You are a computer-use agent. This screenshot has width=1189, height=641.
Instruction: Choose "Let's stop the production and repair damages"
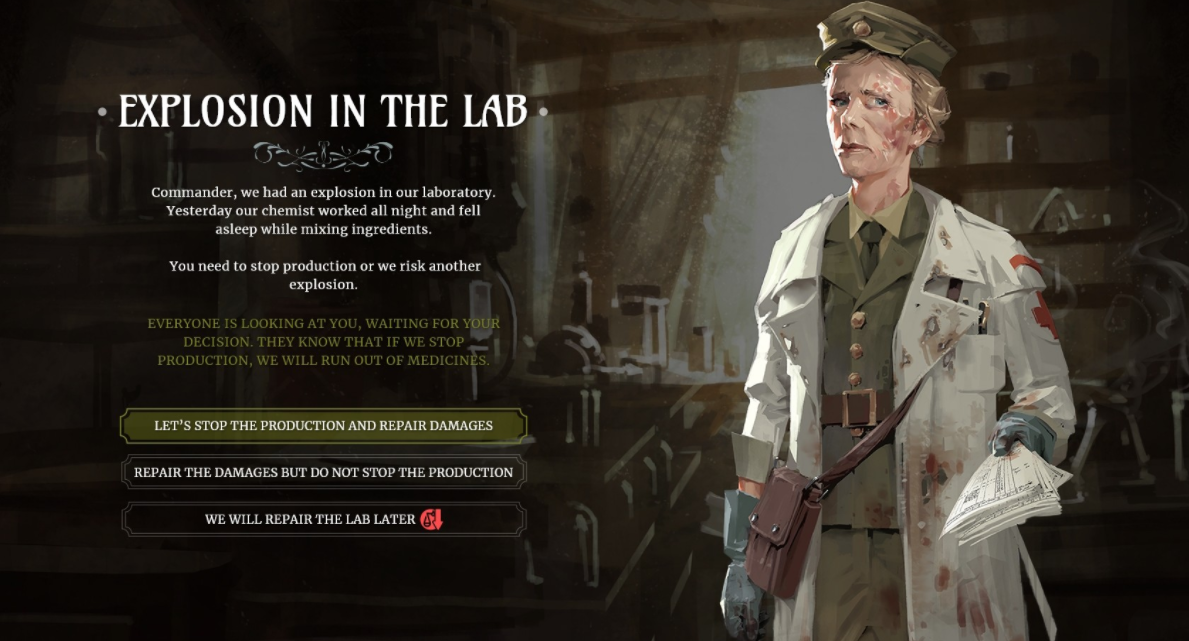click(323, 426)
